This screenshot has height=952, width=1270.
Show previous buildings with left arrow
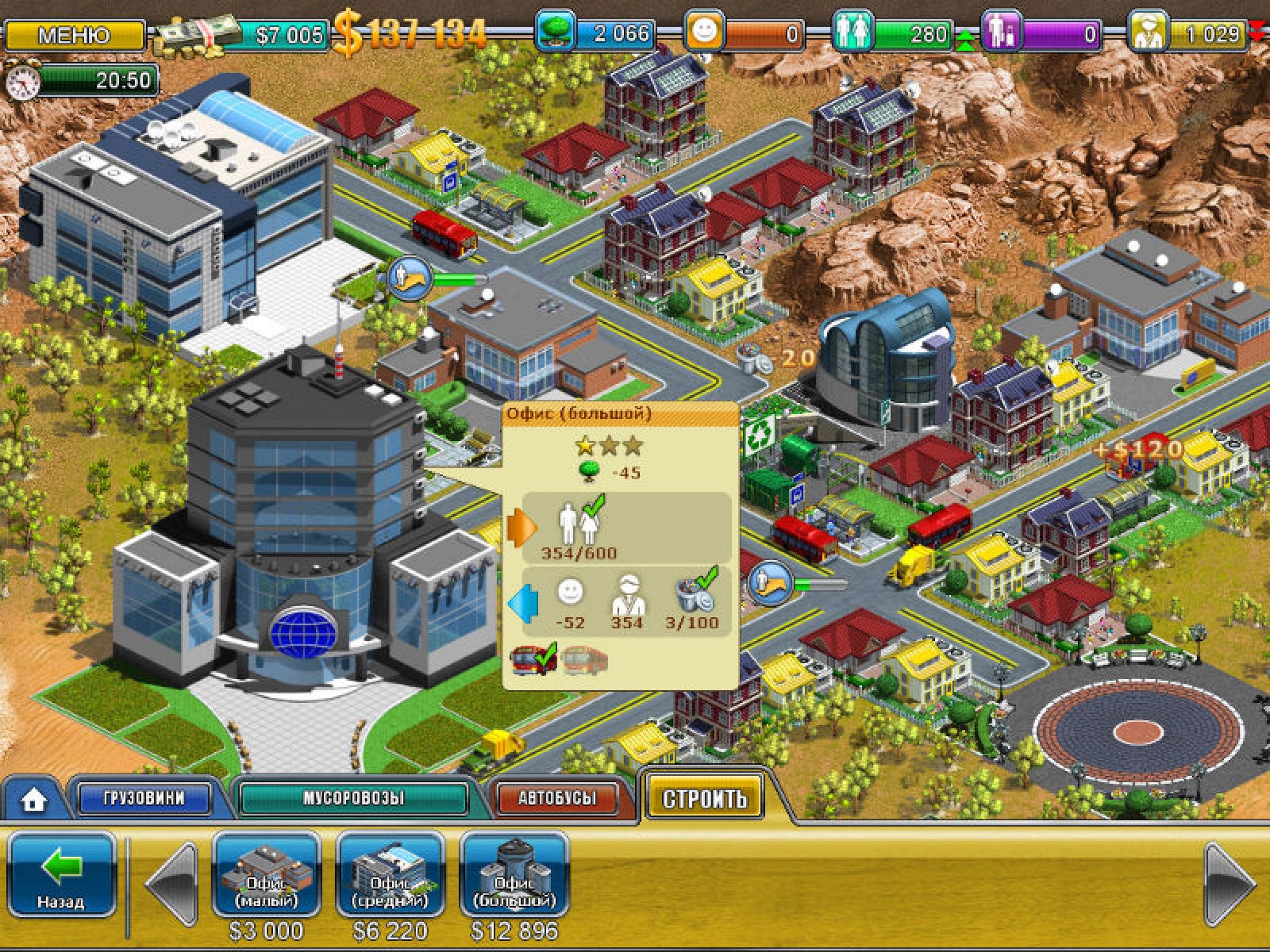click(x=172, y=882)
